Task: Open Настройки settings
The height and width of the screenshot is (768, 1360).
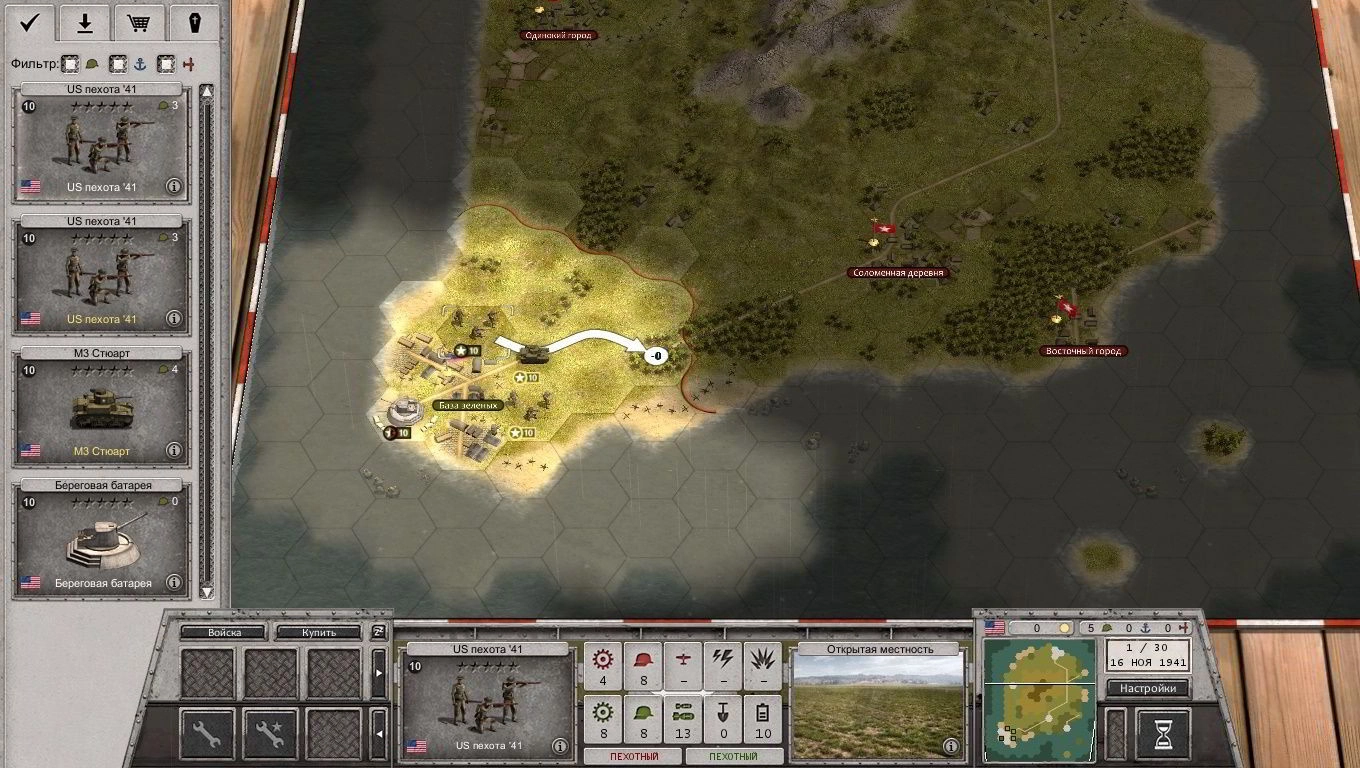Action: pos(1147,688)
